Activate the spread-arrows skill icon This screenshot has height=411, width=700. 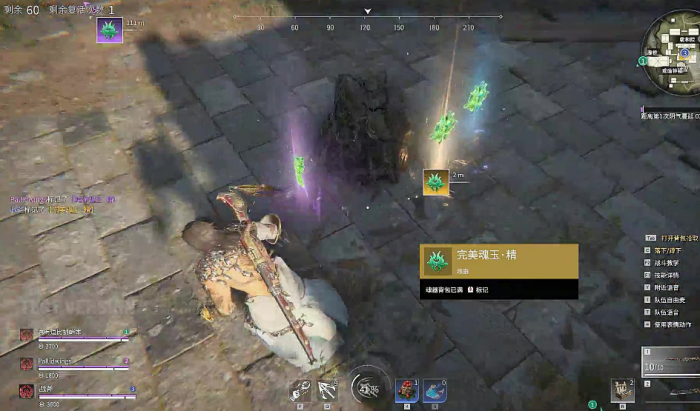click(x=327, y=390)
